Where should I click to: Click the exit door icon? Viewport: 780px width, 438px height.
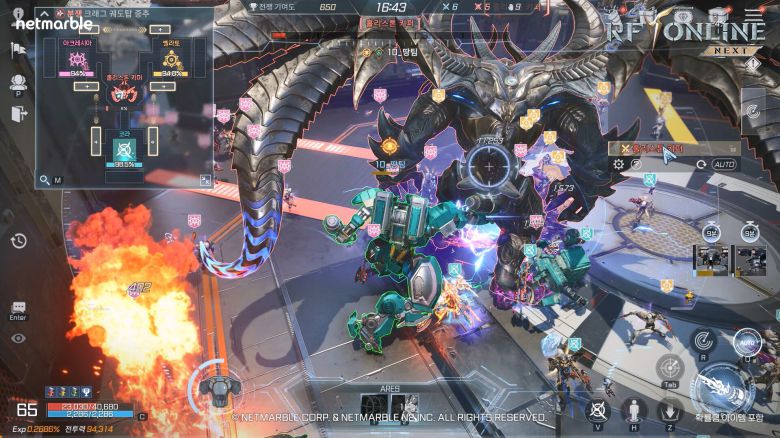click(x=18, y=115)
